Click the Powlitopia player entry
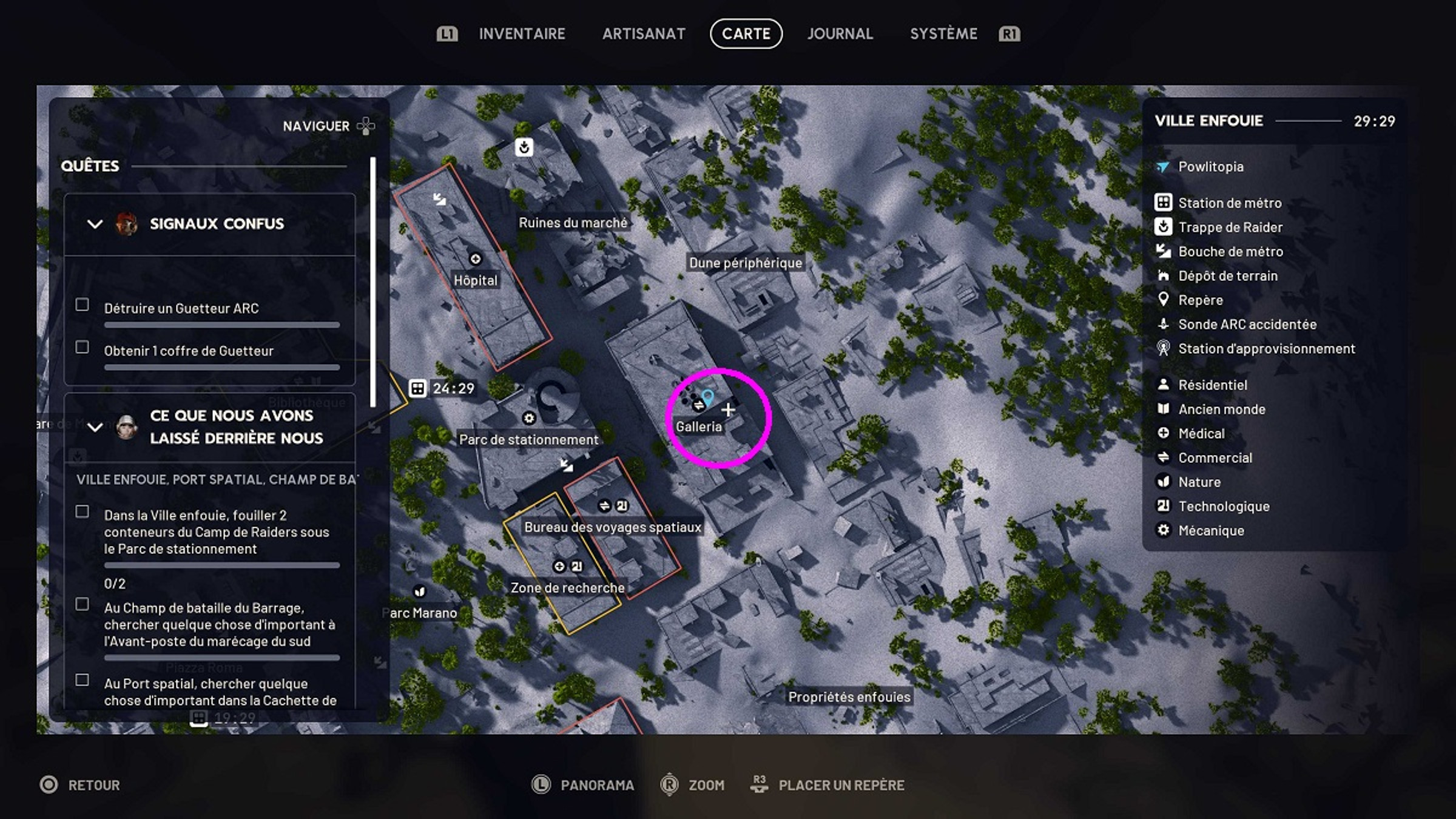1456x819 pixels. [x=1210, y=166]
